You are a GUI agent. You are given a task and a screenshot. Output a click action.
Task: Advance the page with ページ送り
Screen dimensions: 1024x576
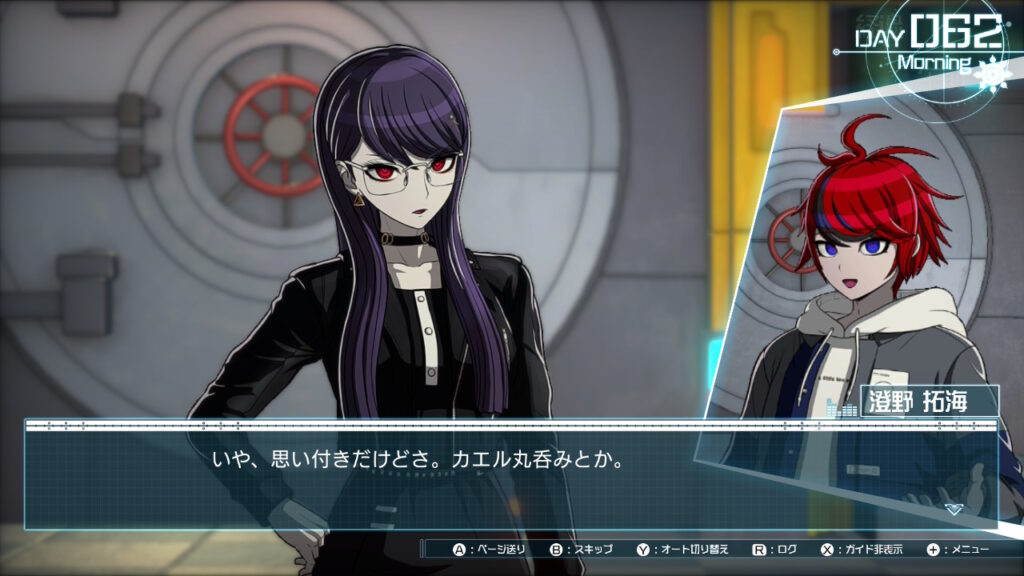click(489, 549)
